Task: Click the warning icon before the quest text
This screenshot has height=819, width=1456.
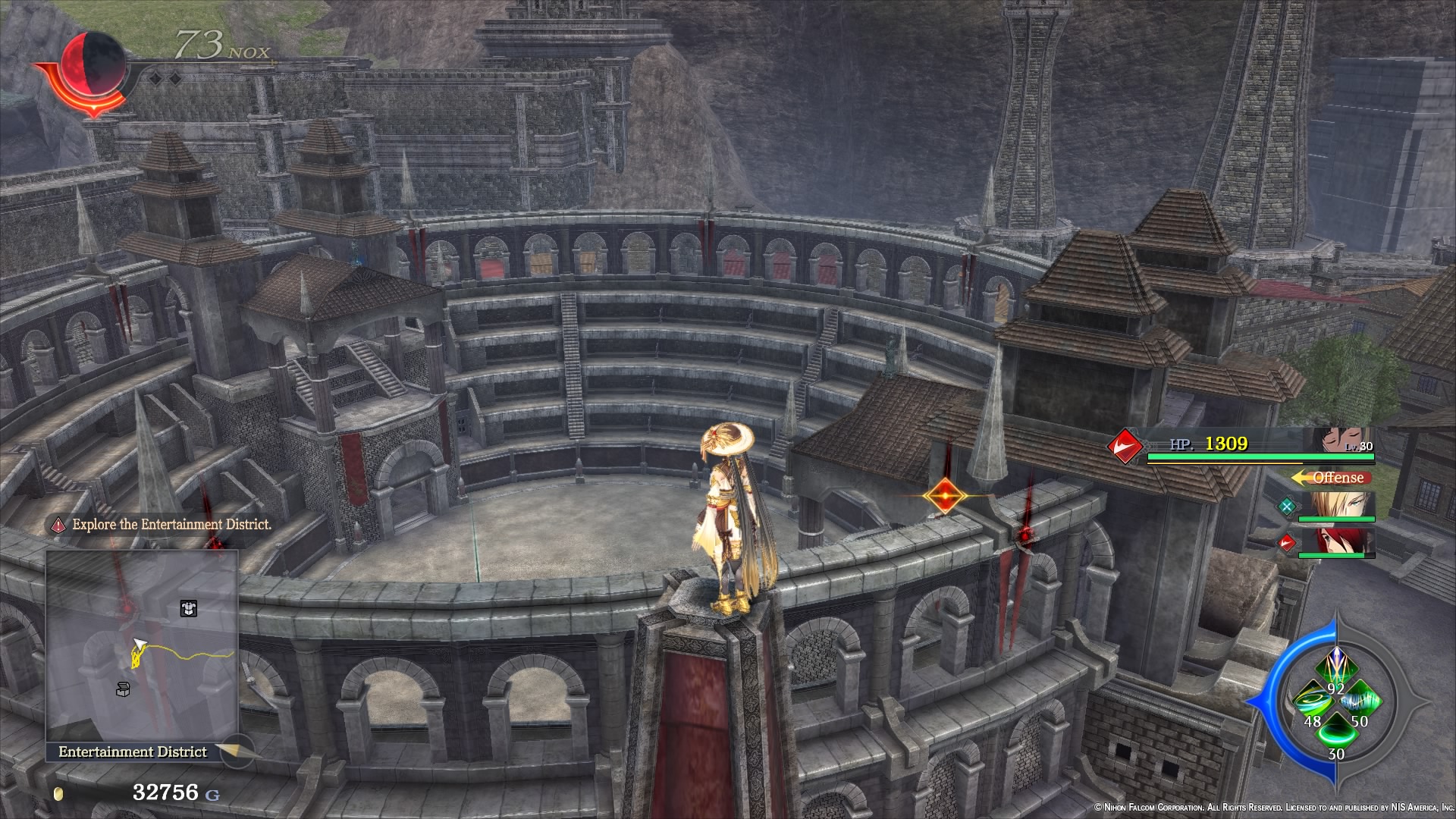Action: tap(59, 524)
